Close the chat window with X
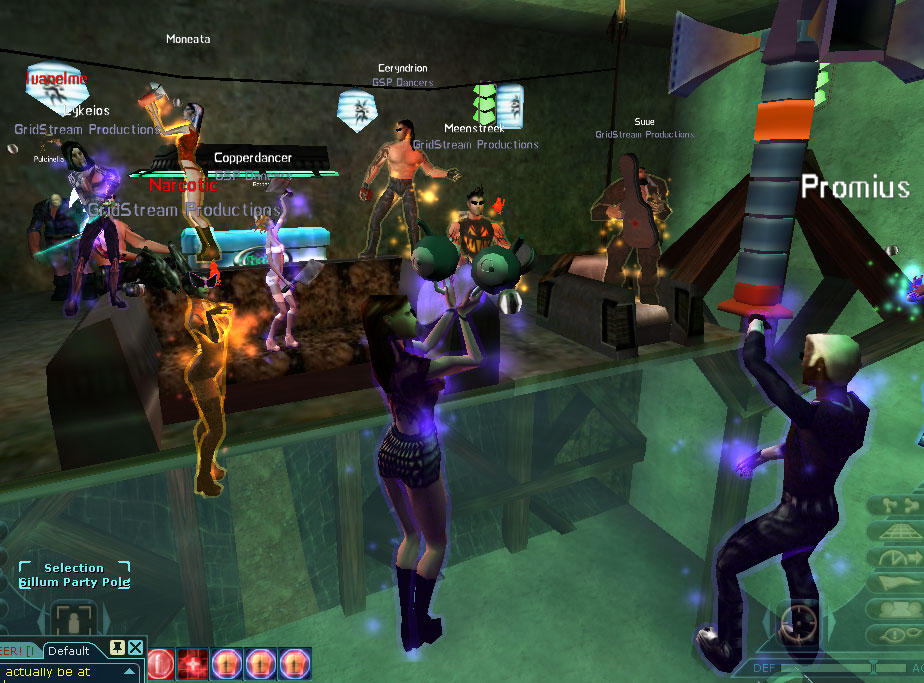Viewport: 924px width, 683px height. (x=135, y=648)
